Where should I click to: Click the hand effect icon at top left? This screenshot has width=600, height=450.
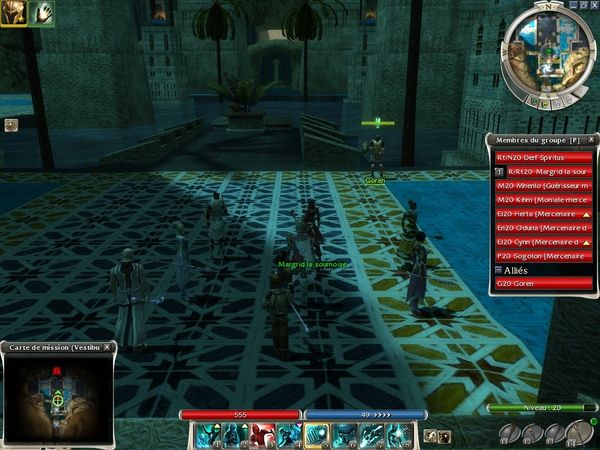(43, 12)
